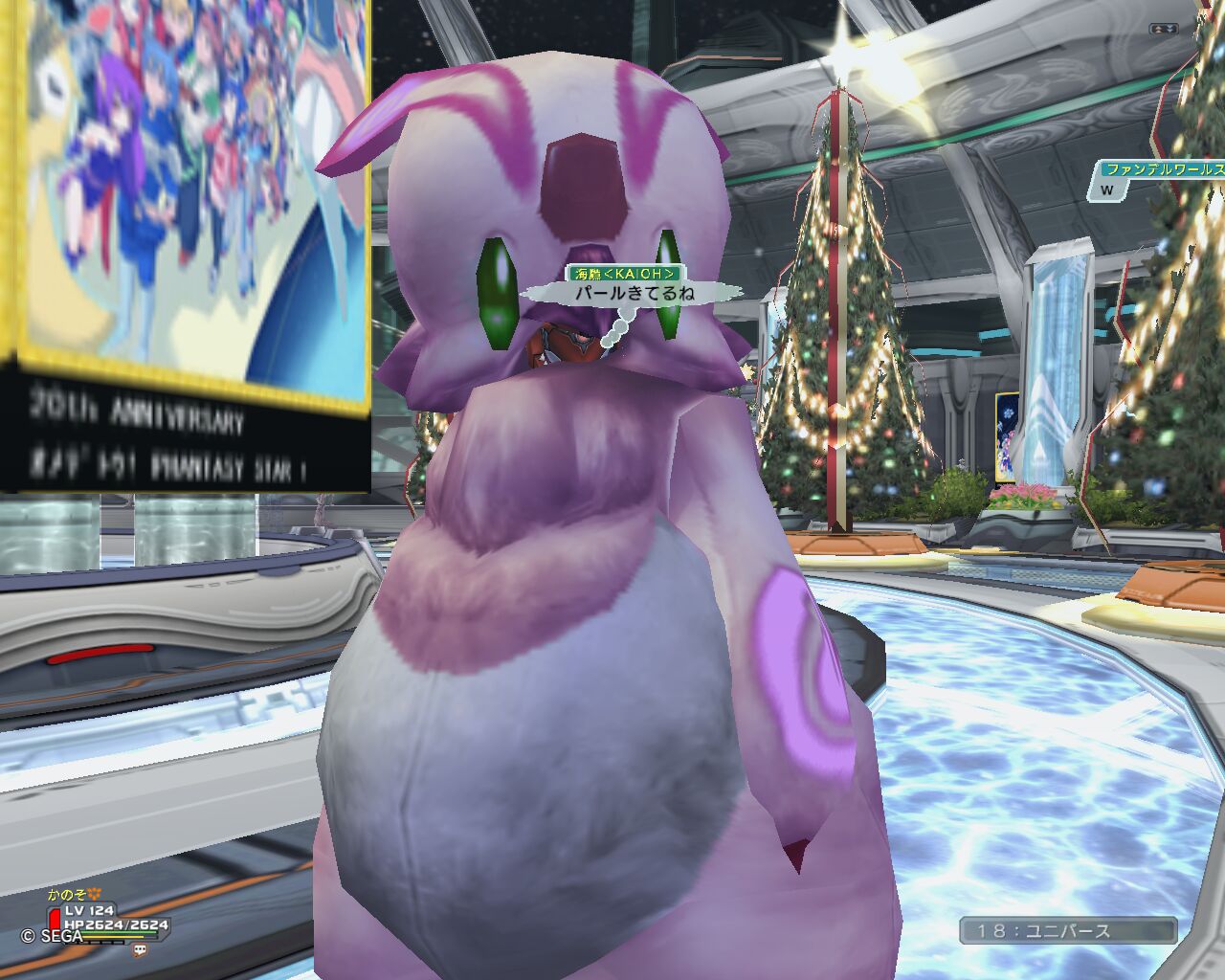Select the かのそ player status panel
Image resolution: width=1225 pixels, height=980 pixels.
[105, 917]
